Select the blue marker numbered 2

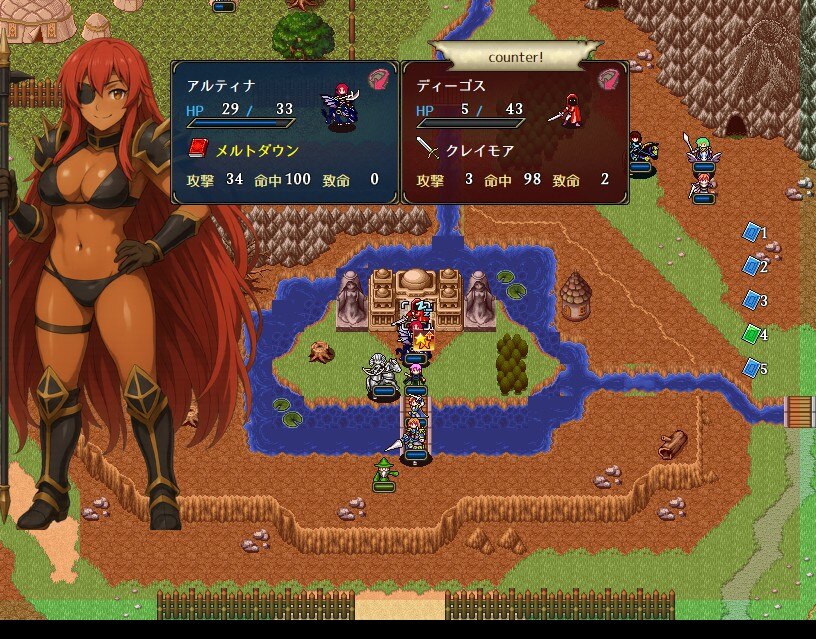[x=752, y=266]
